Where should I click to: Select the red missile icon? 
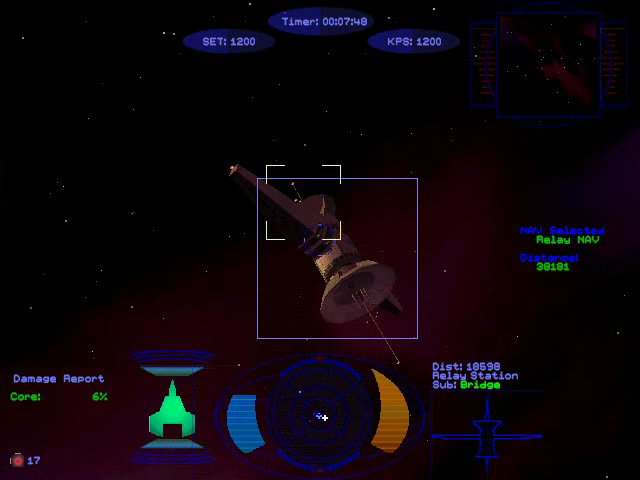click(17, 460)
